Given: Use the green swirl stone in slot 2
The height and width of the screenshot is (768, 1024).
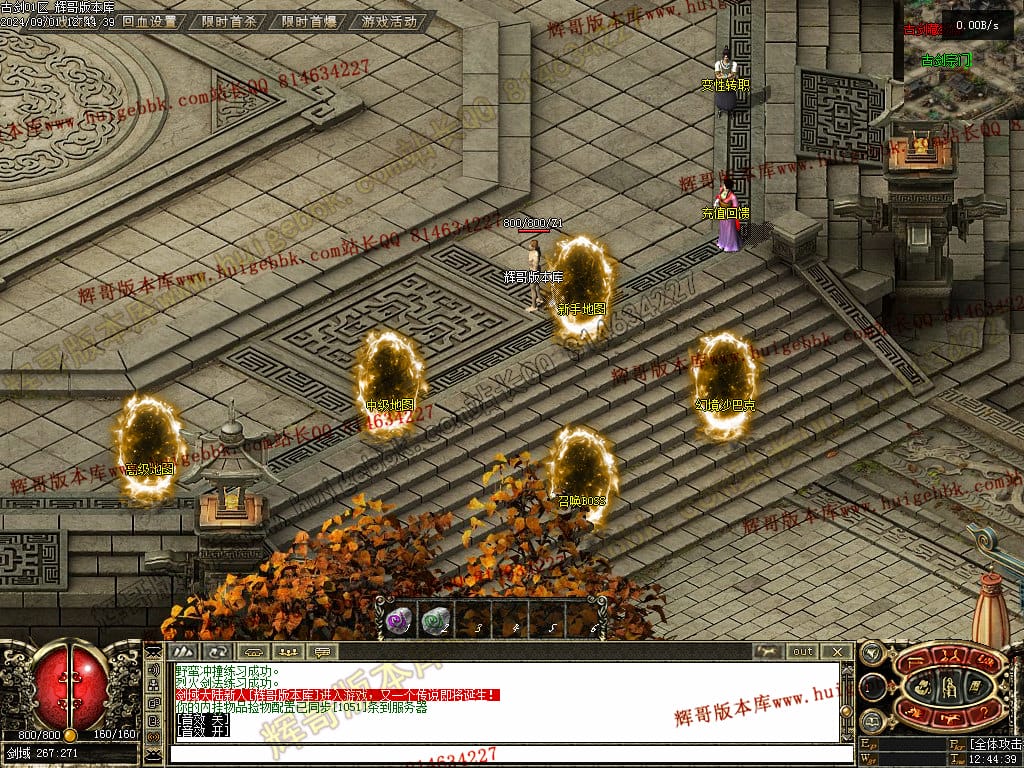Looking at the screenshot, I should click(434, 620).
